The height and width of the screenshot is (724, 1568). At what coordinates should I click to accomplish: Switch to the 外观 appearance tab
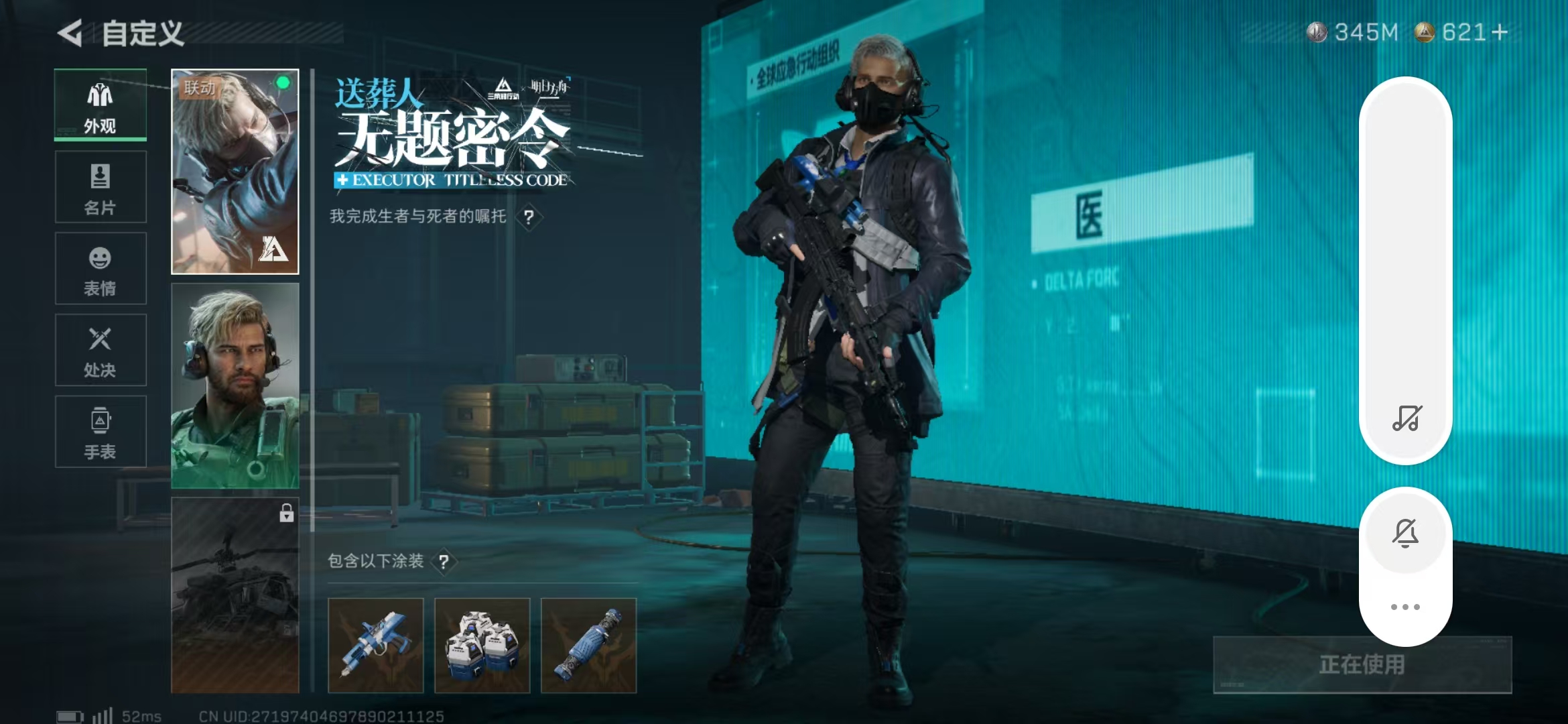click(x=101, y=105)
